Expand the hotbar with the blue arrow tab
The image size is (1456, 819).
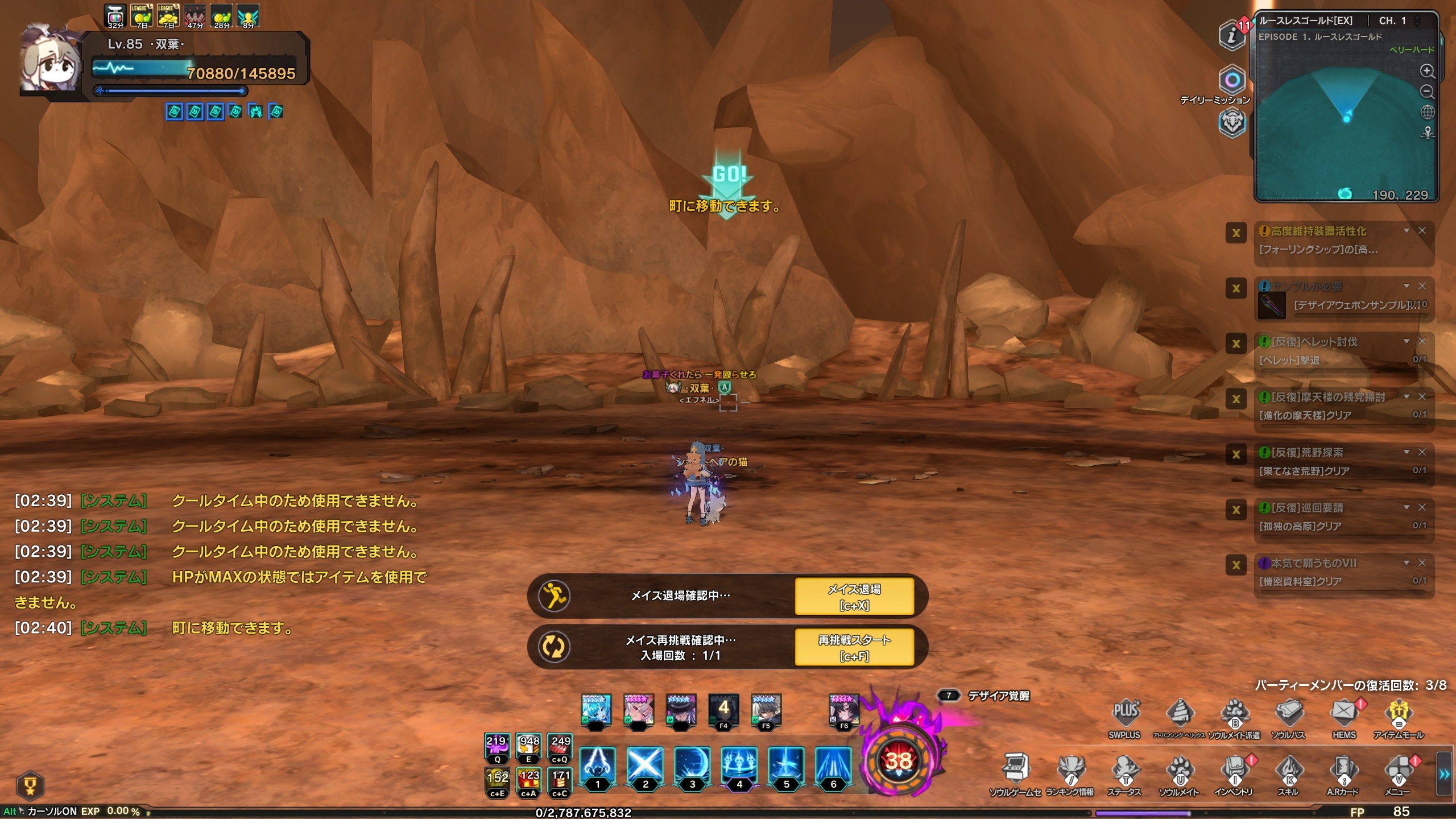pos(1443,773)
